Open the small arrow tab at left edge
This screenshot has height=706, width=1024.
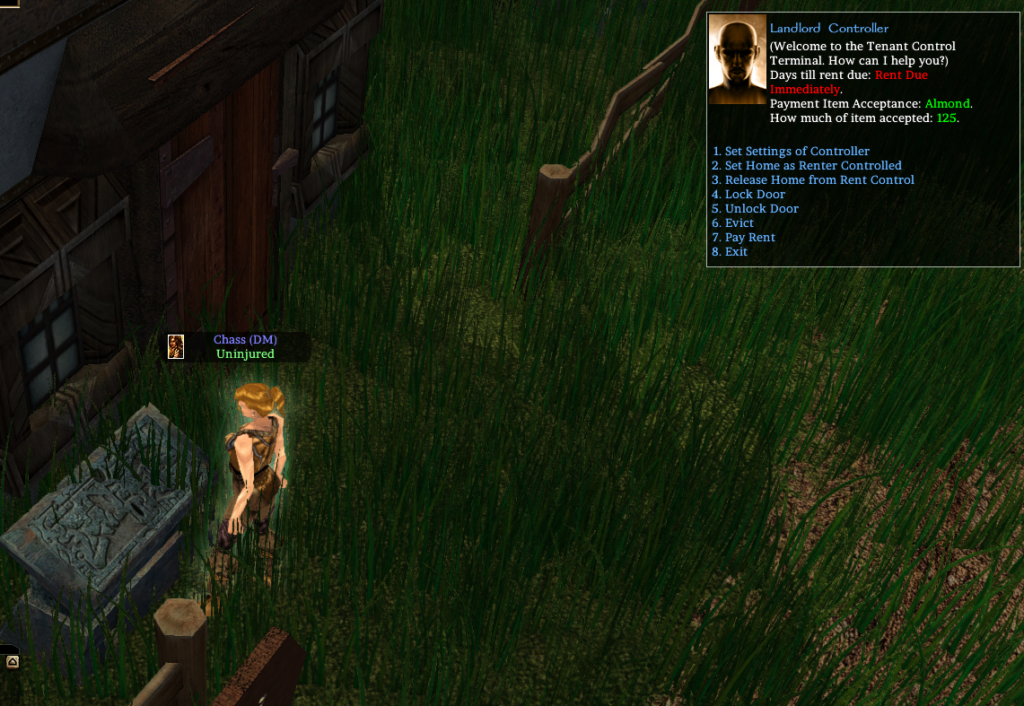click(x=11, y=661)
